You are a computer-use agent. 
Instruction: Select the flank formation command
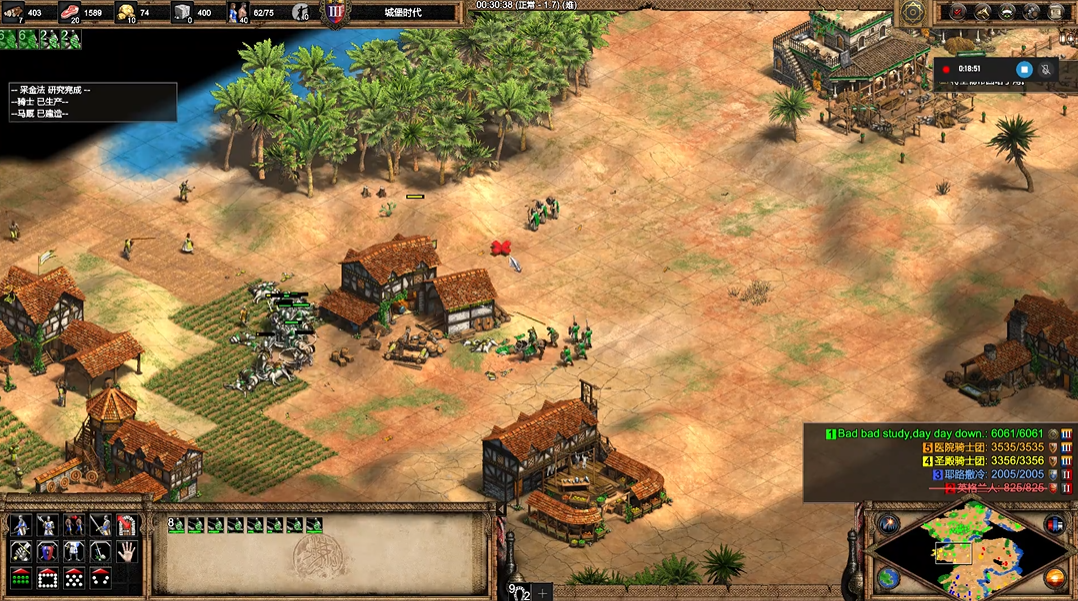100,578
